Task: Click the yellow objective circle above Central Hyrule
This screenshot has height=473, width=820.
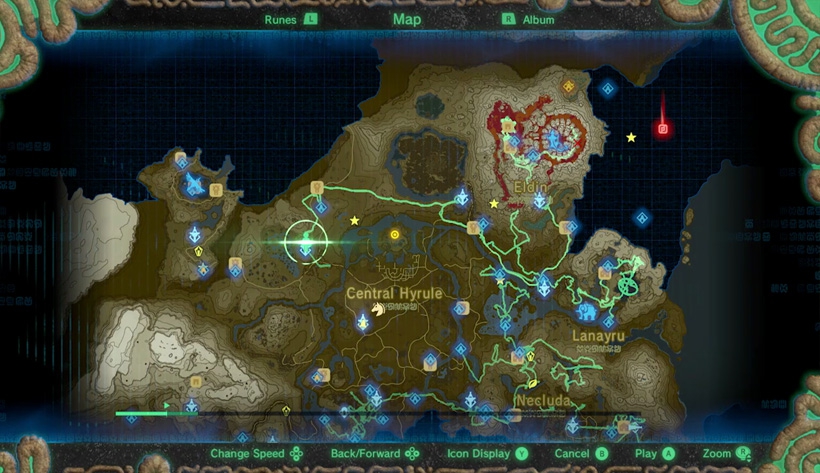Action: coord(395,235)
